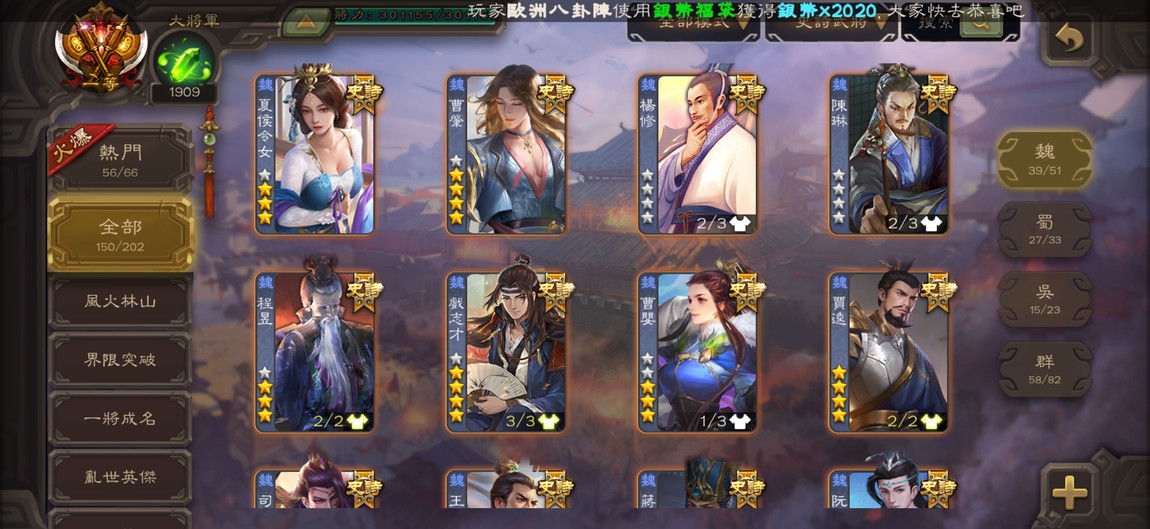Switch to the 風火林山 category
The height and width of the screenshot is (529, 1150).
click(120, 301)
